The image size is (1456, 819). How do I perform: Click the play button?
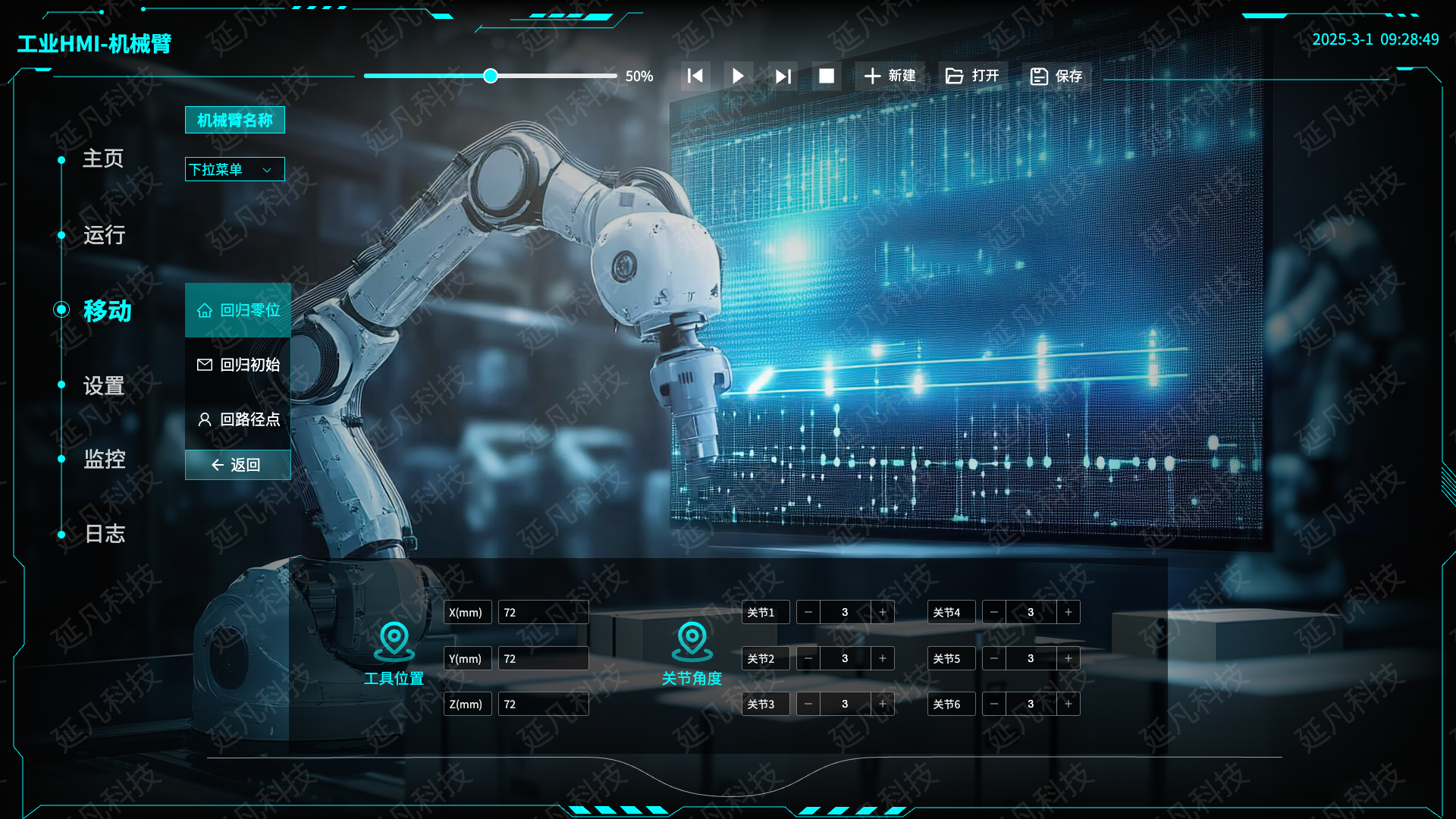tap(738, 76)
